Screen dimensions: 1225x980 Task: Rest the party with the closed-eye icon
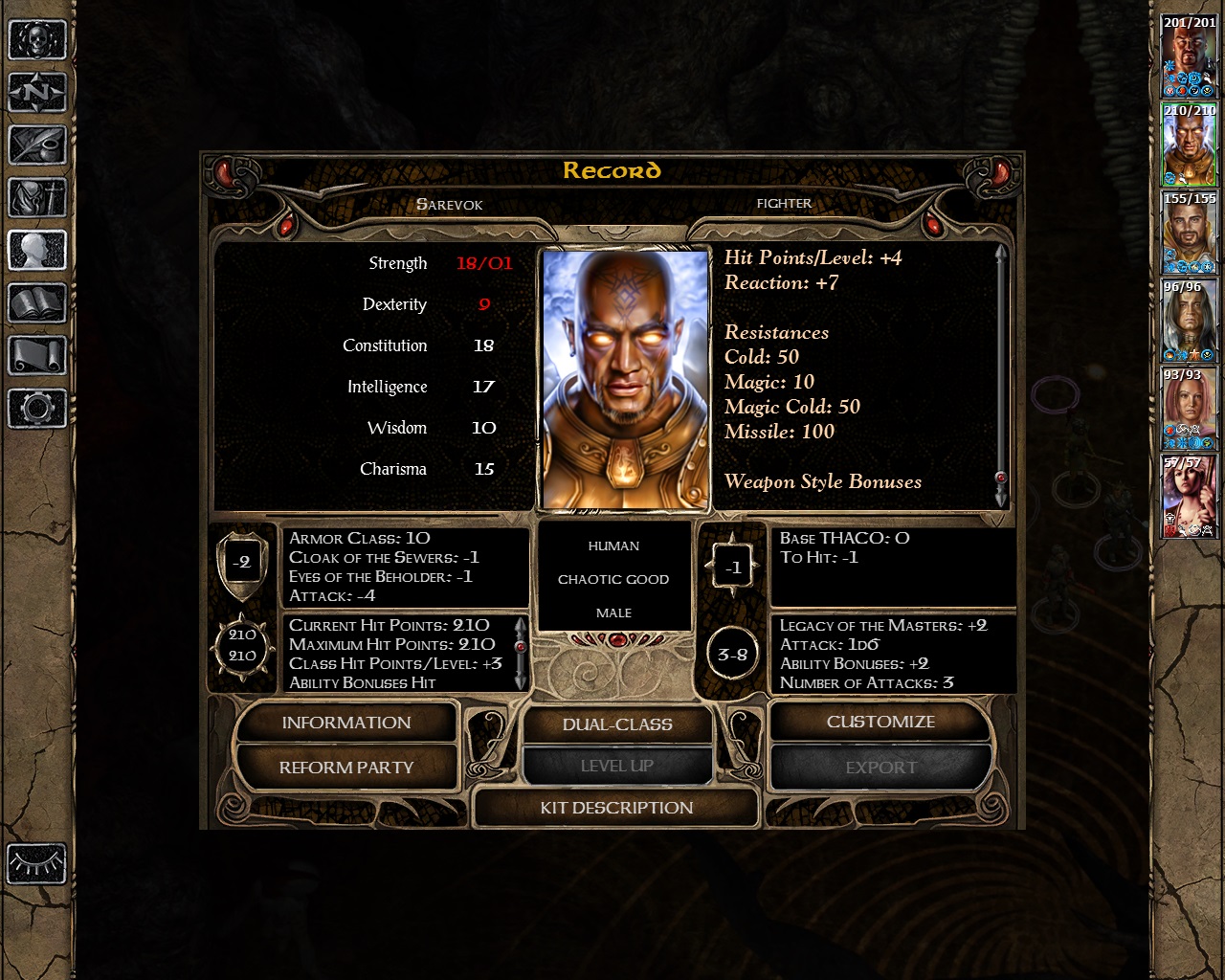click(37, 864)
